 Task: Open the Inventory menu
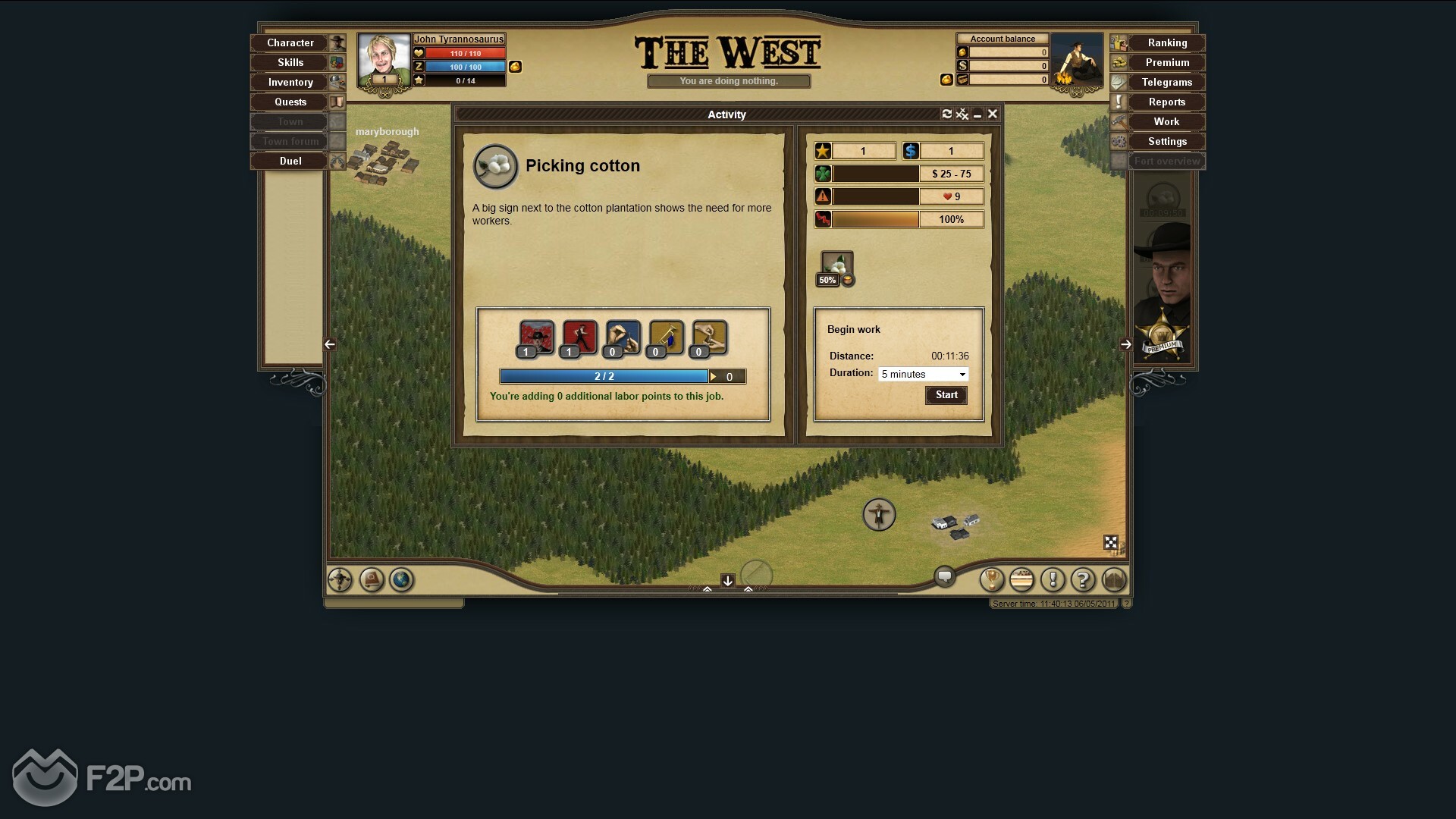coord(290,83)
